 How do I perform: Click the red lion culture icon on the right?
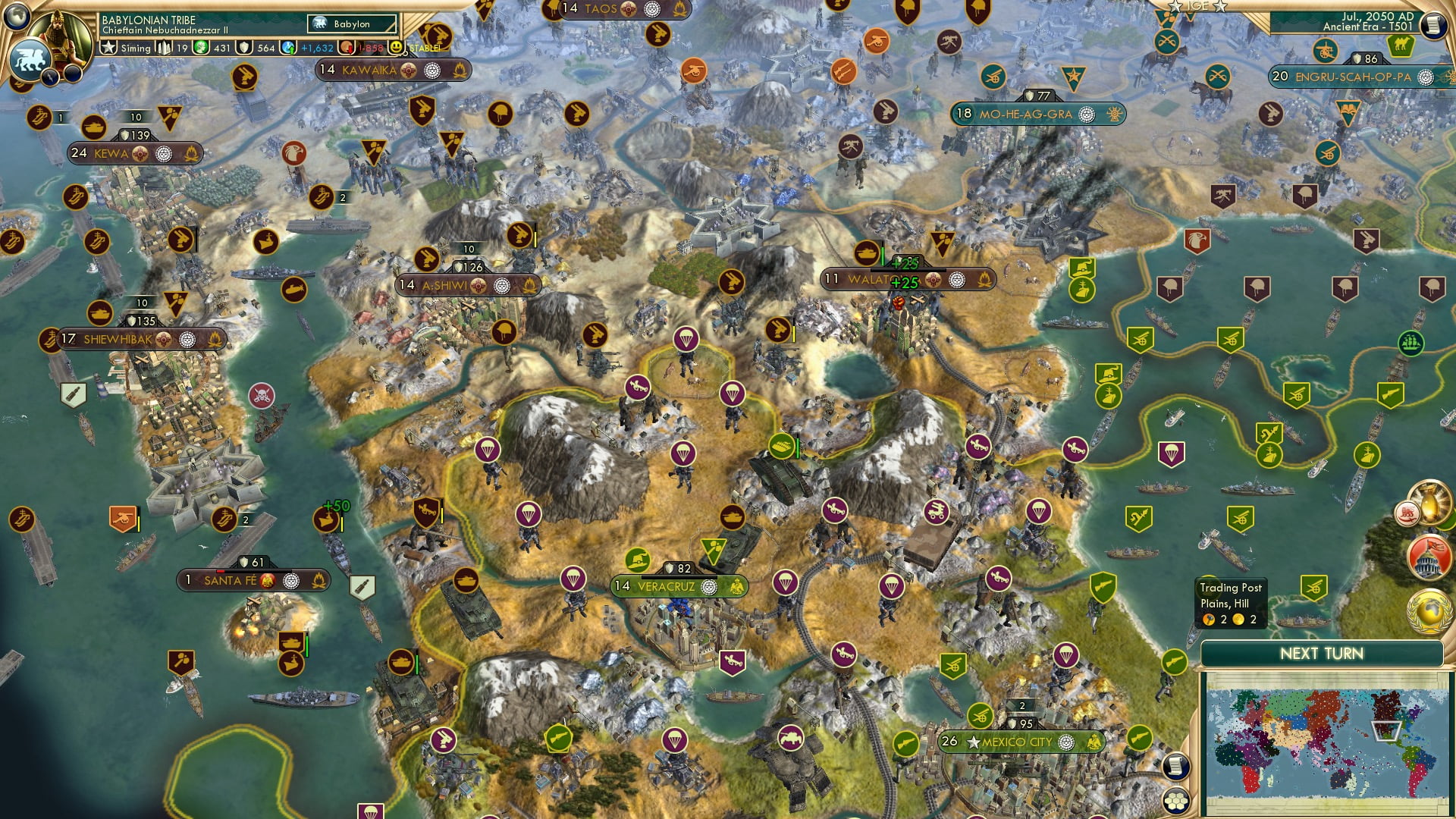click(x=1406, y=513)
